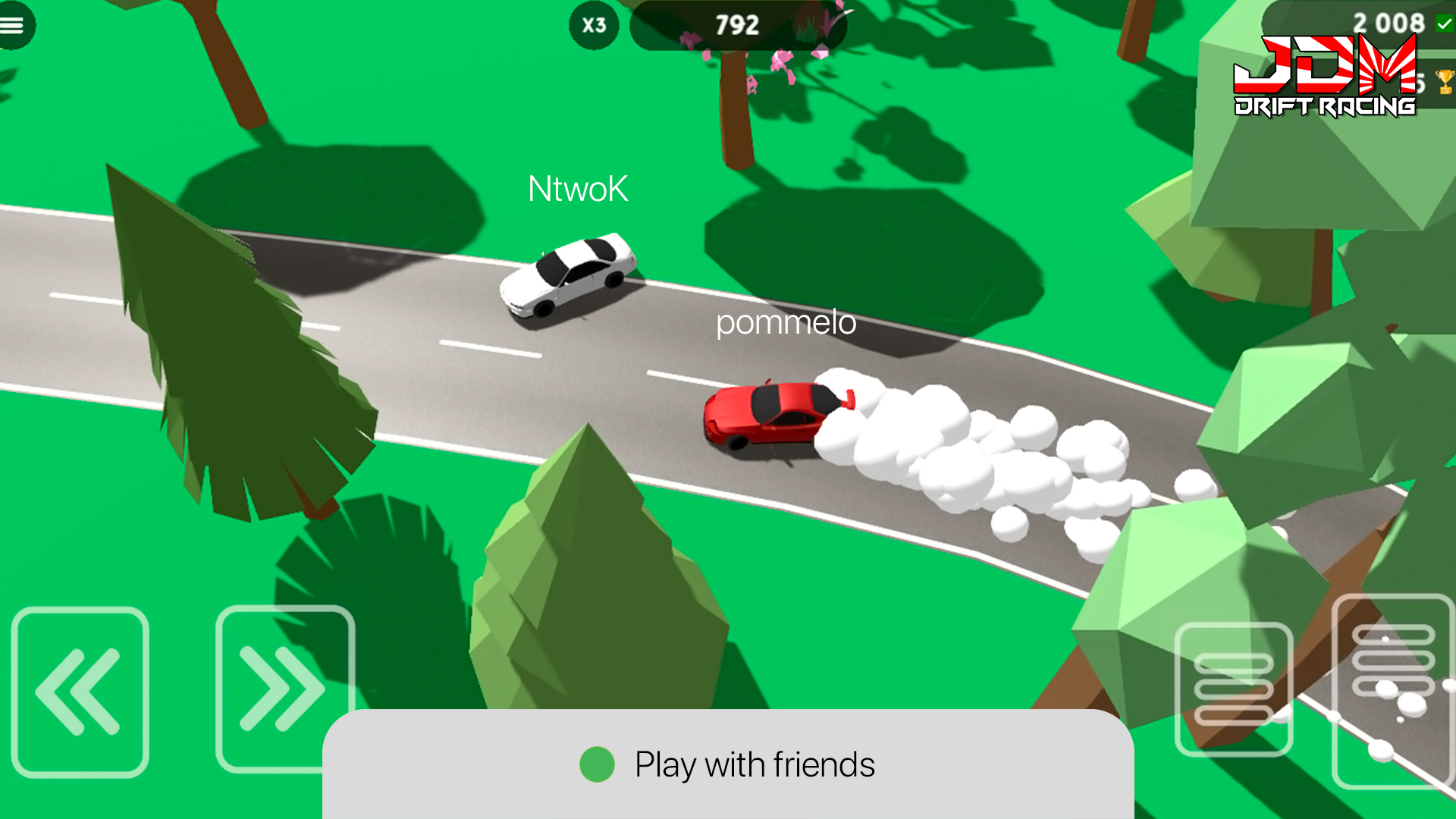This screenshot has width=1456, height=819.
Task: Click the green dot on Play with friends banner
Action: pos(597,764)
